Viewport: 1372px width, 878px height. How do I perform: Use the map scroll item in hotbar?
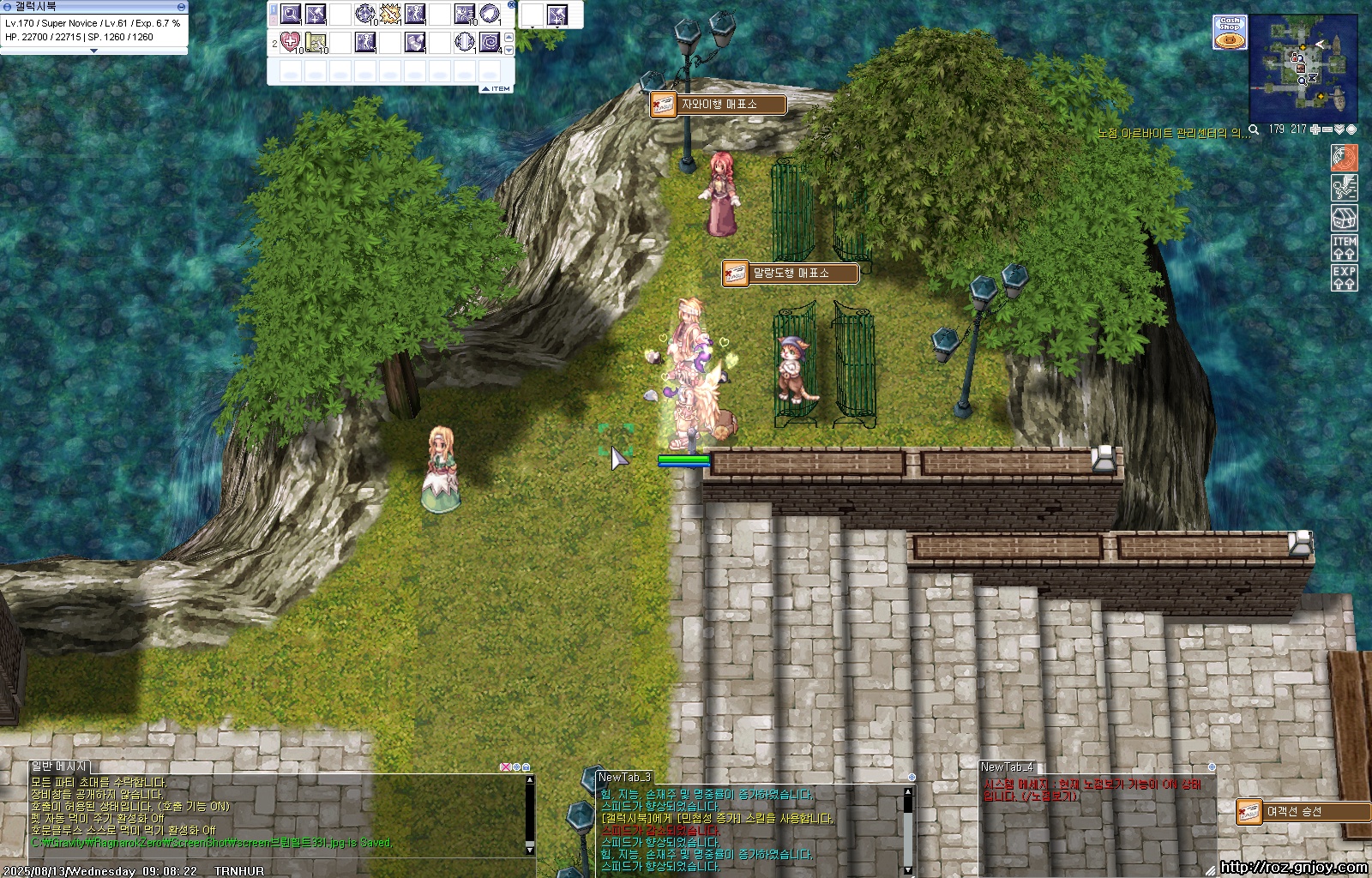coord(316,41)
